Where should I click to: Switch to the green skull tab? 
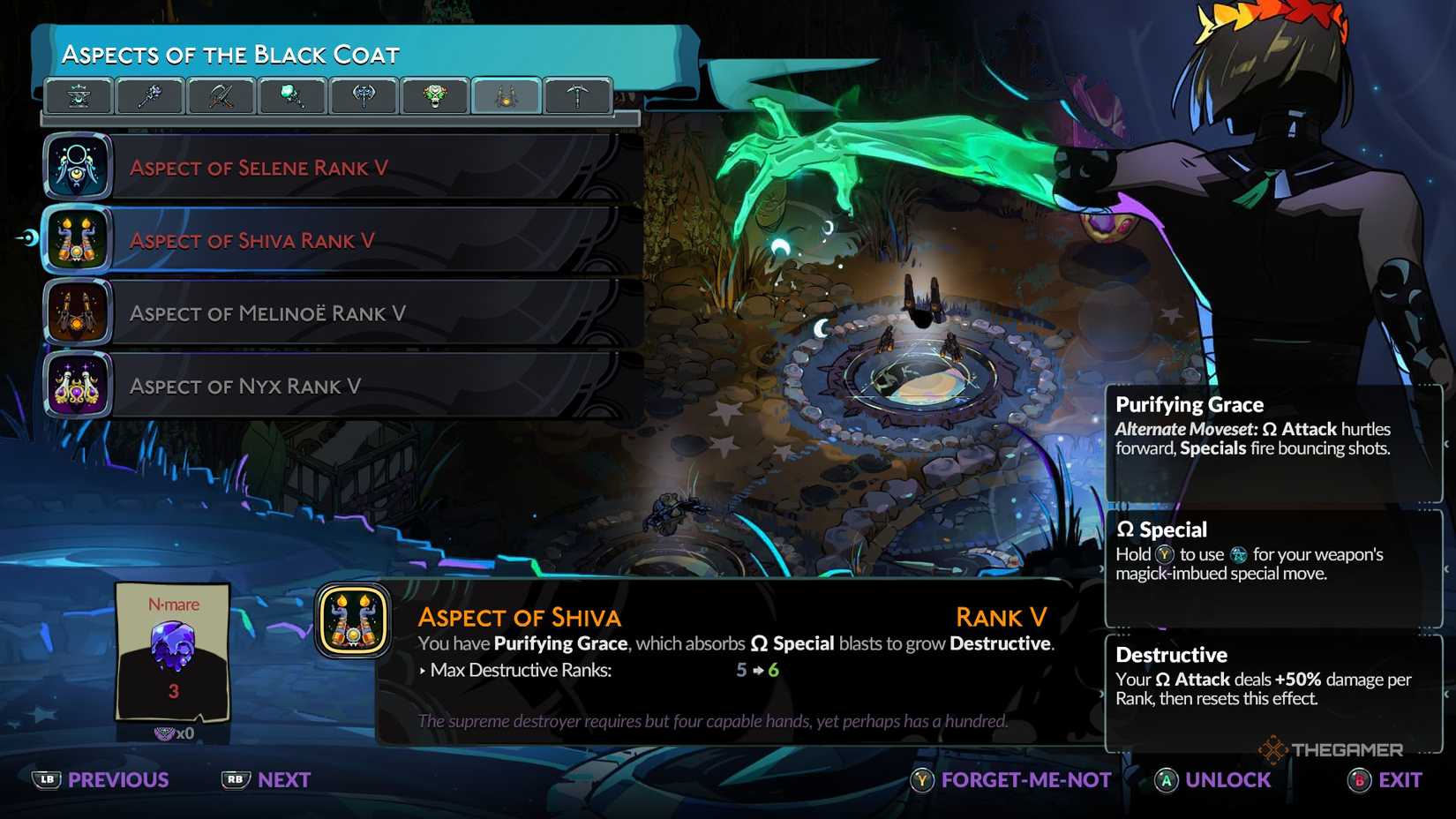coord(435,95)
